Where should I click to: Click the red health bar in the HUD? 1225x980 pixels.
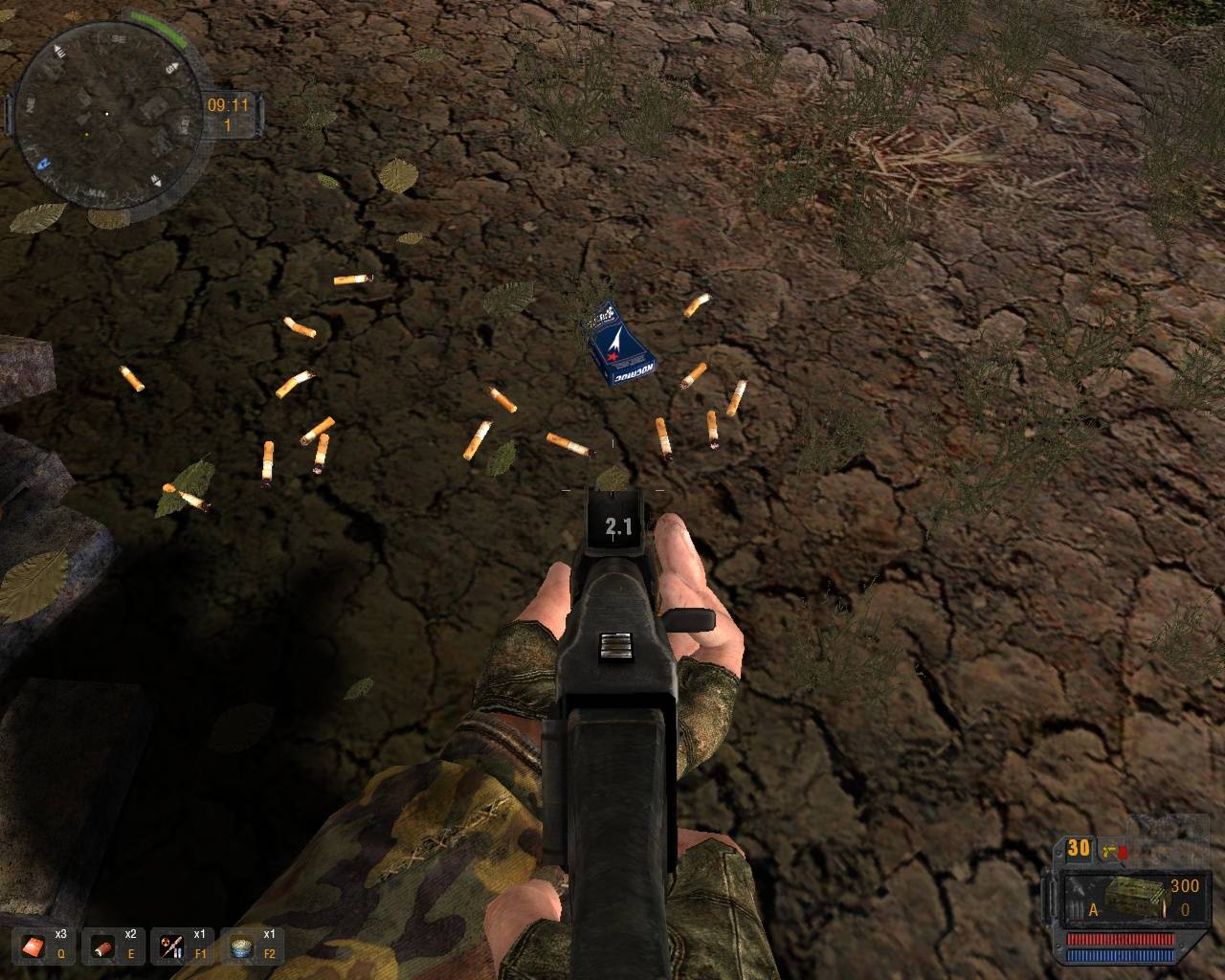(x=1120, y=939)
